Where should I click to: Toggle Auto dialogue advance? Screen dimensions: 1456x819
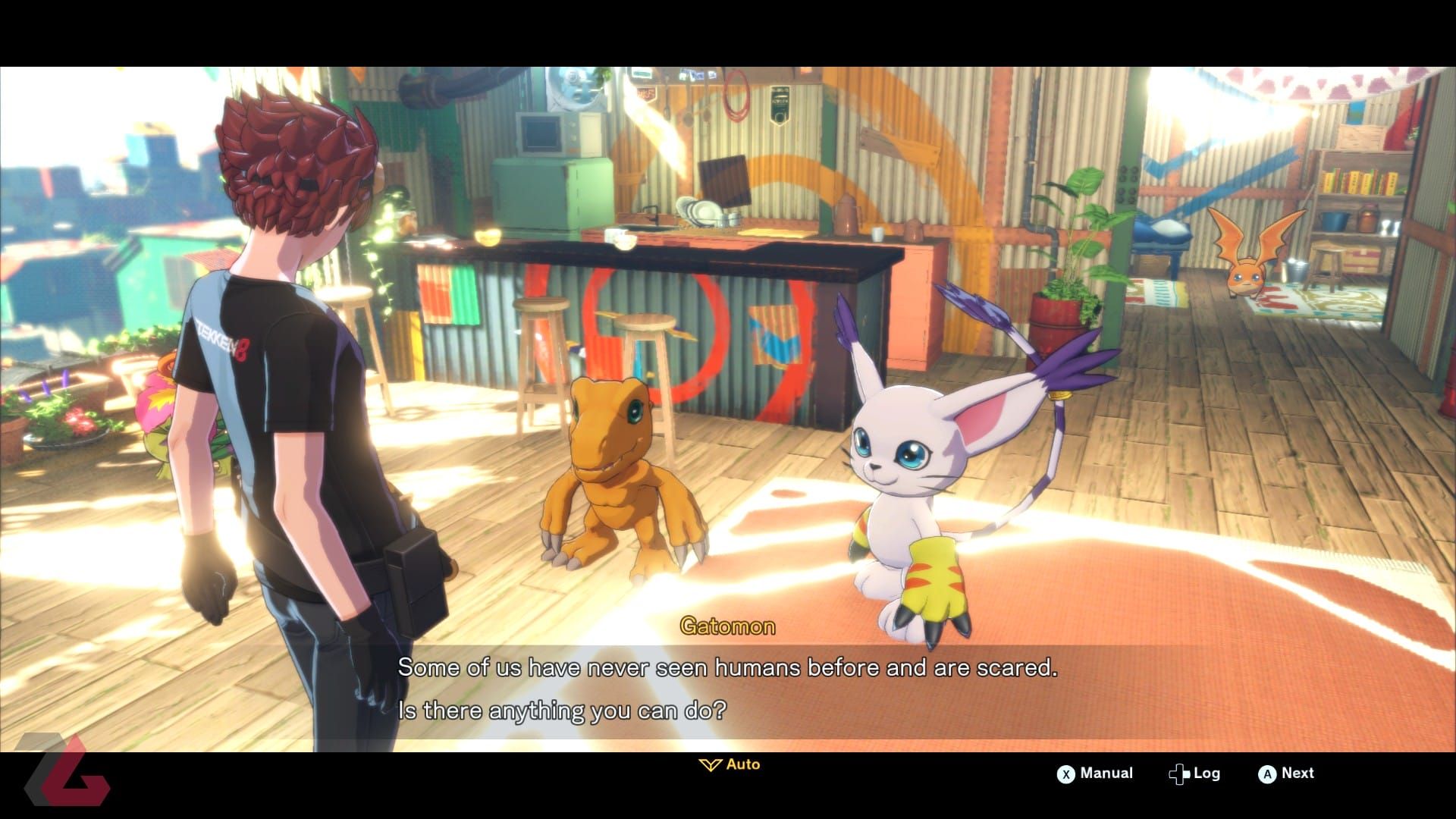(730, 764)
